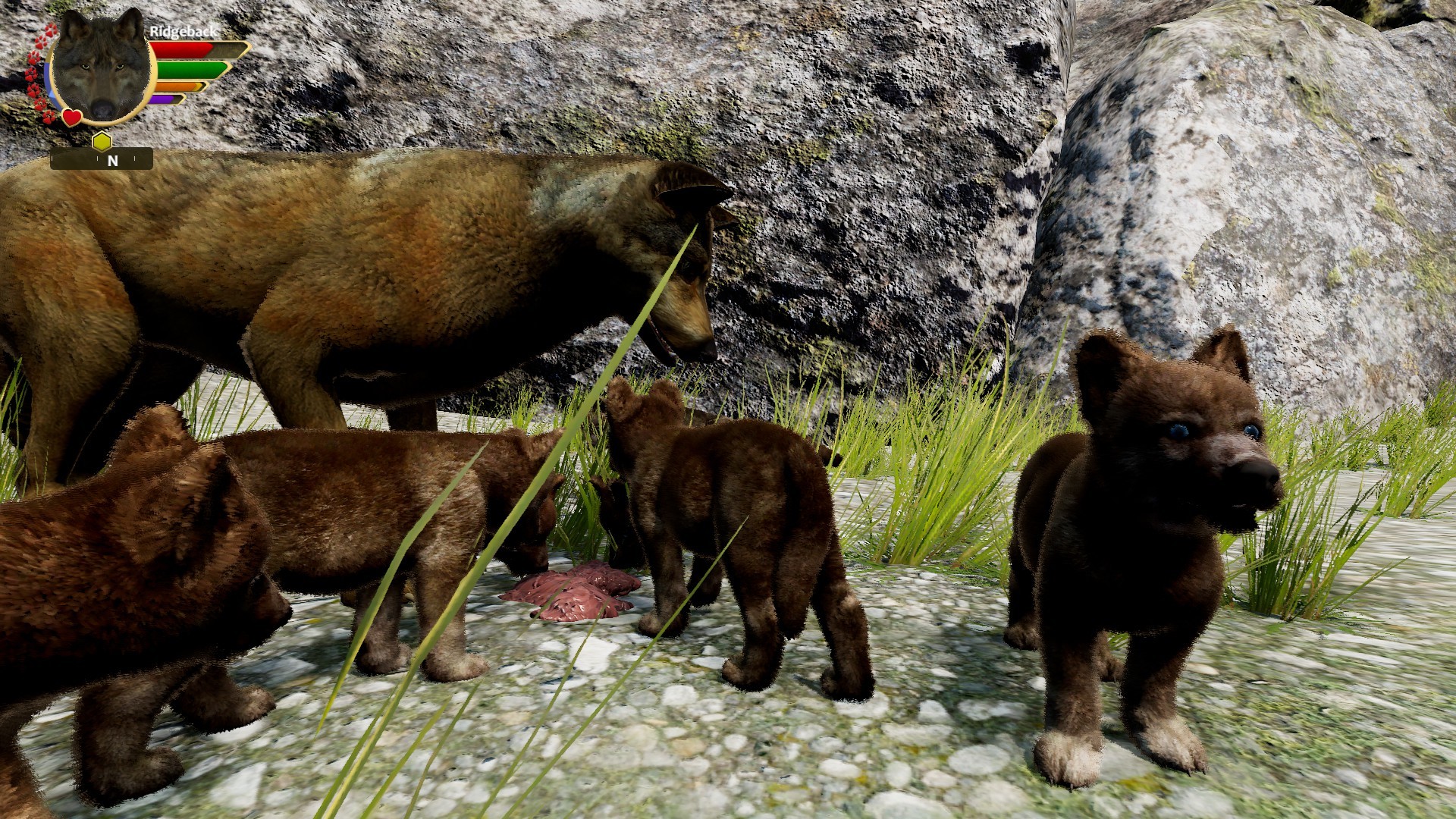Select the Ridgeback name label
Image resolution: width=1456 pixels, height=819 pixels.
click(184, 32)
